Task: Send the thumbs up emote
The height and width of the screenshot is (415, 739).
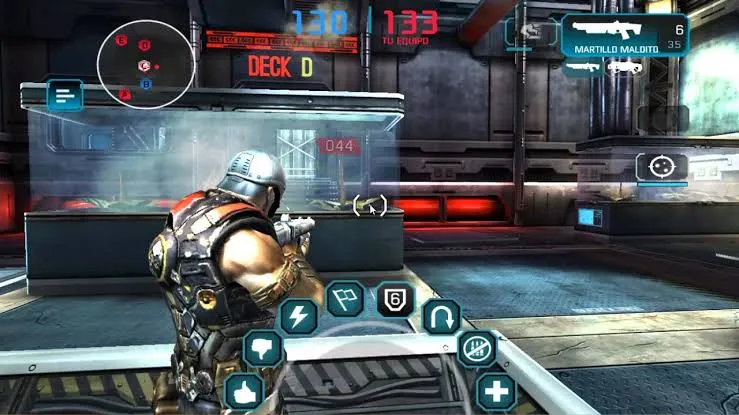Action: pyautogui.click(x=244, y=390)
